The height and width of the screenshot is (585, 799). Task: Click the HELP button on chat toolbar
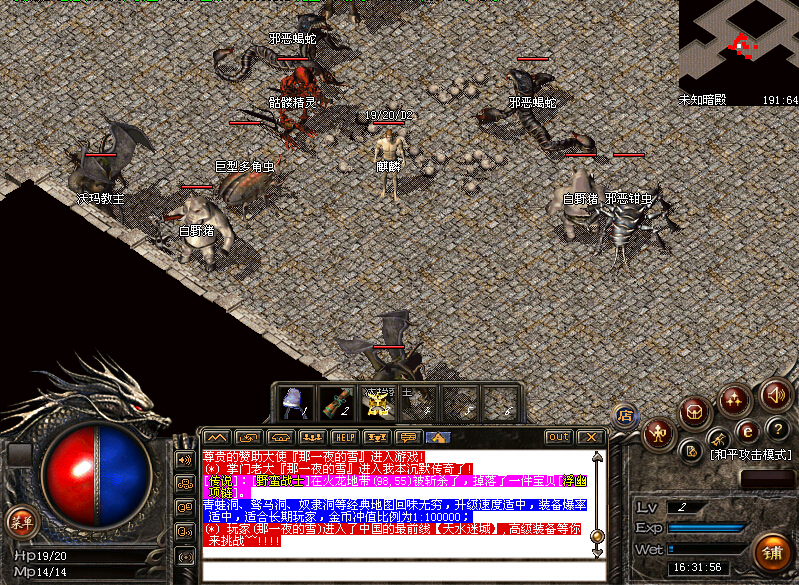coord(343,437)
